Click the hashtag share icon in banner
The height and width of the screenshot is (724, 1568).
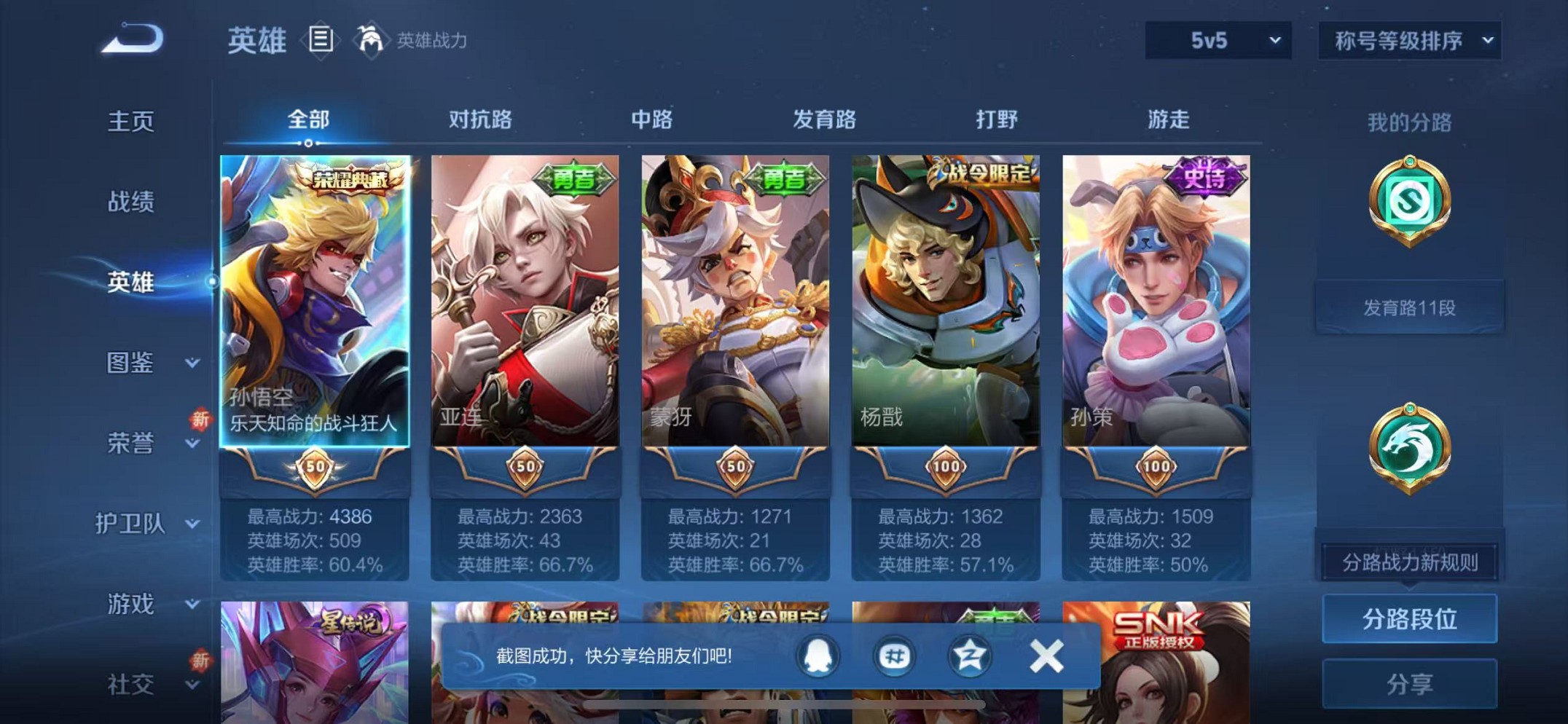(895, 655)
